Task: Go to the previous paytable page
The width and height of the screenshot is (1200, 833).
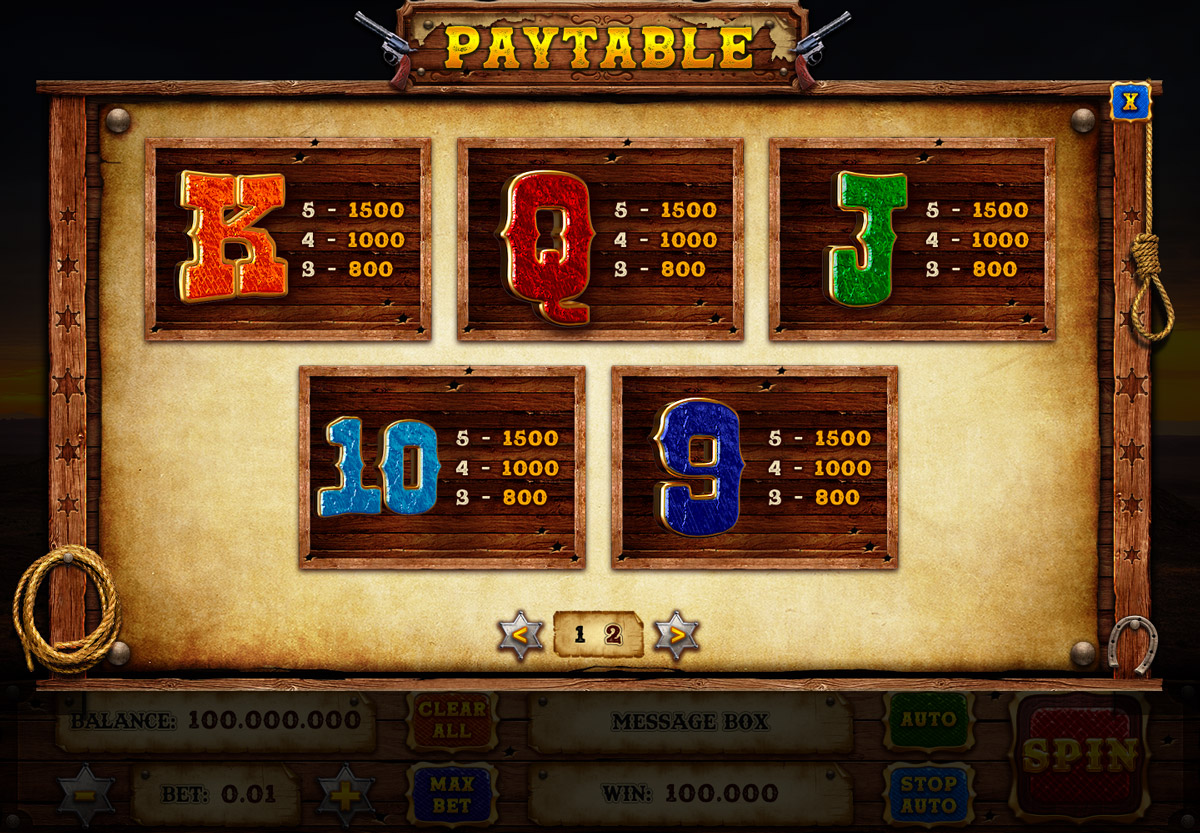Action: pos(521,635)
